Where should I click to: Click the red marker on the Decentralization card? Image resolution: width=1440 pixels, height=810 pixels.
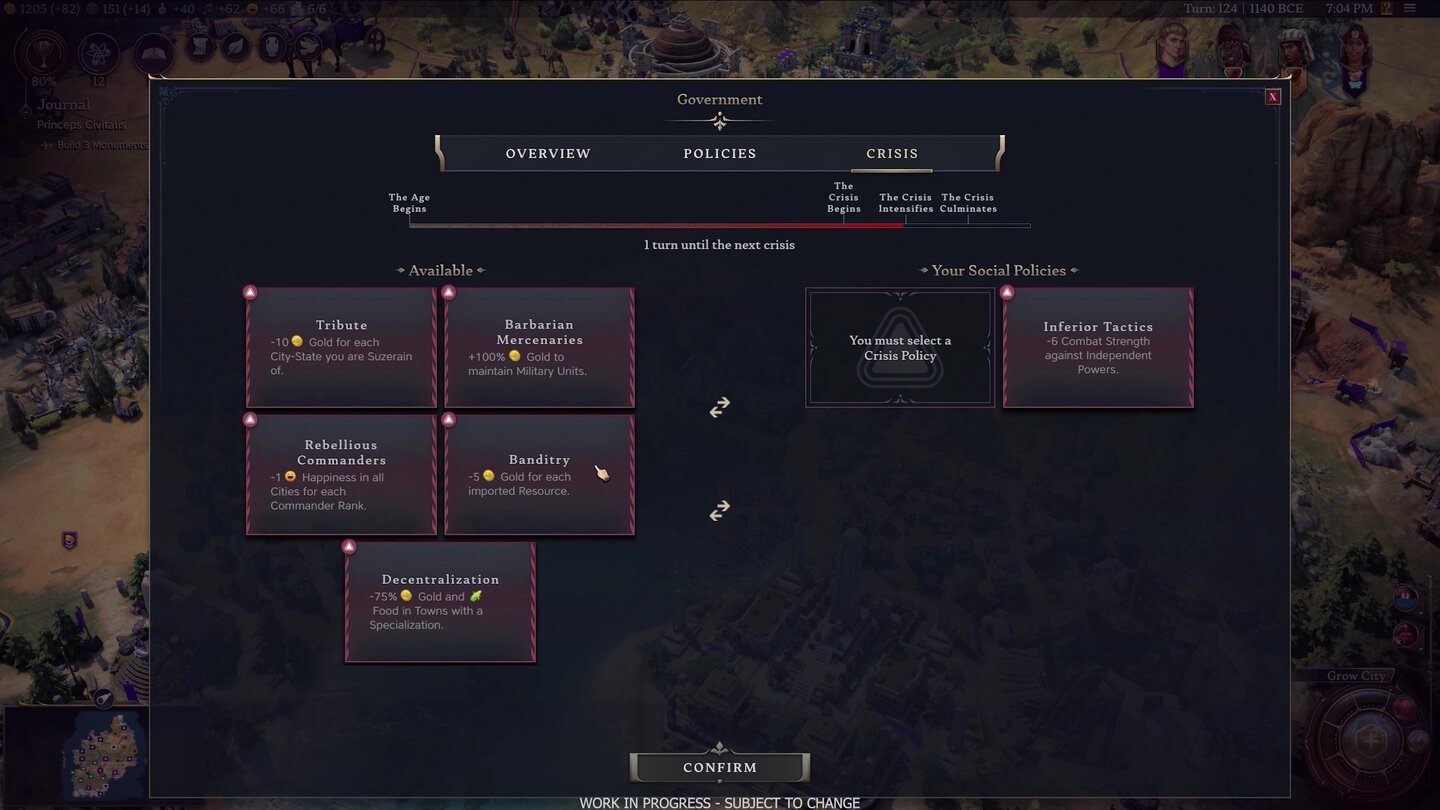pos(349,546)
